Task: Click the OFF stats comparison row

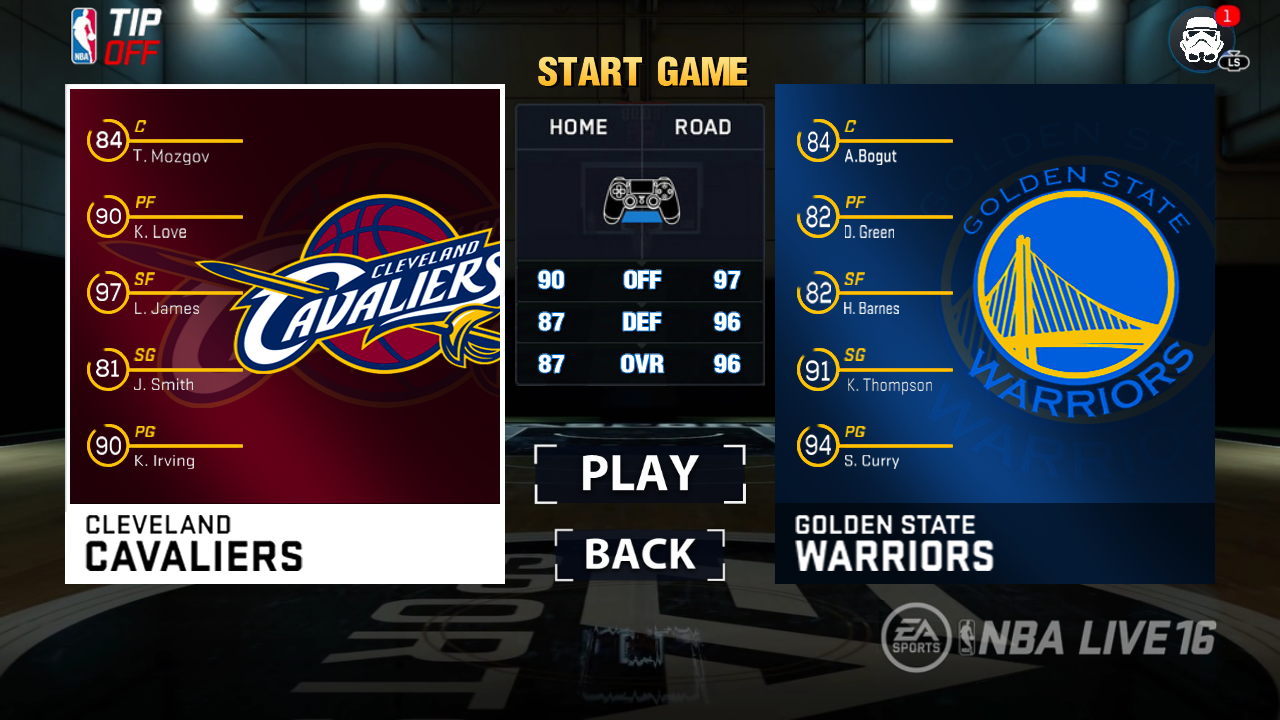Action: [640, 281]
